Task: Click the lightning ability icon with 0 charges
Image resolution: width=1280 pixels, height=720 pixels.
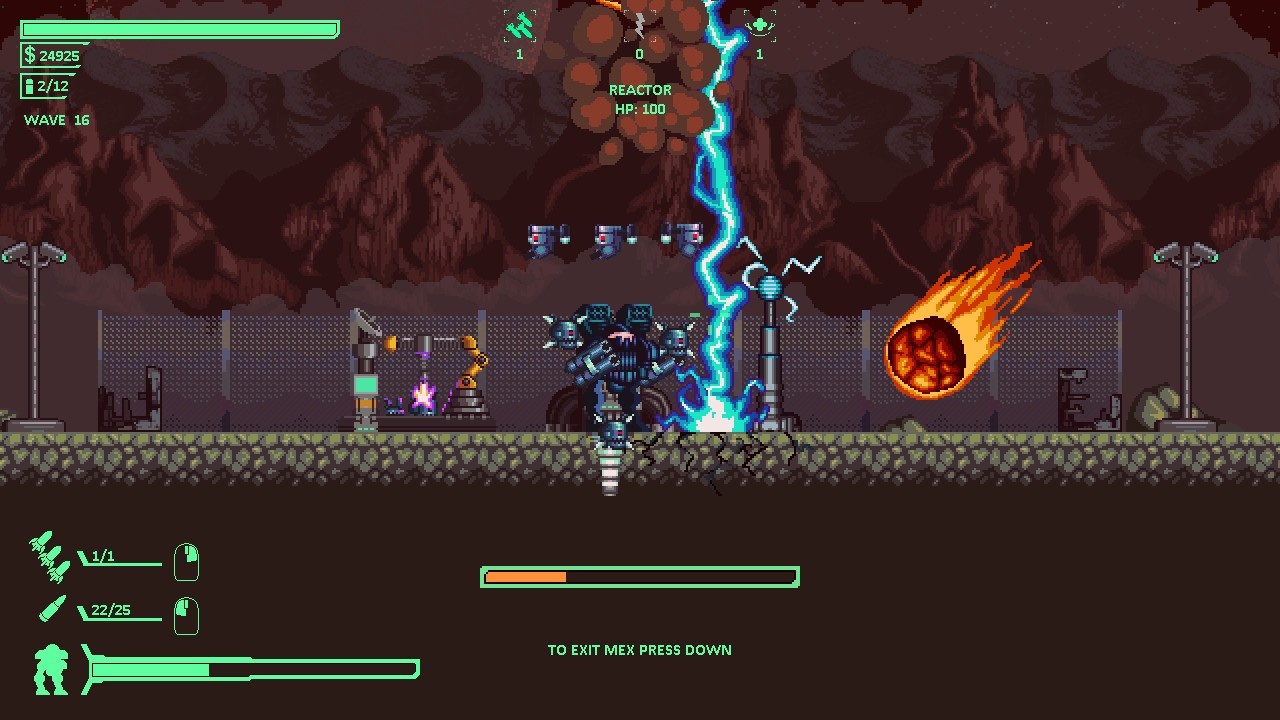Action: 639,24
